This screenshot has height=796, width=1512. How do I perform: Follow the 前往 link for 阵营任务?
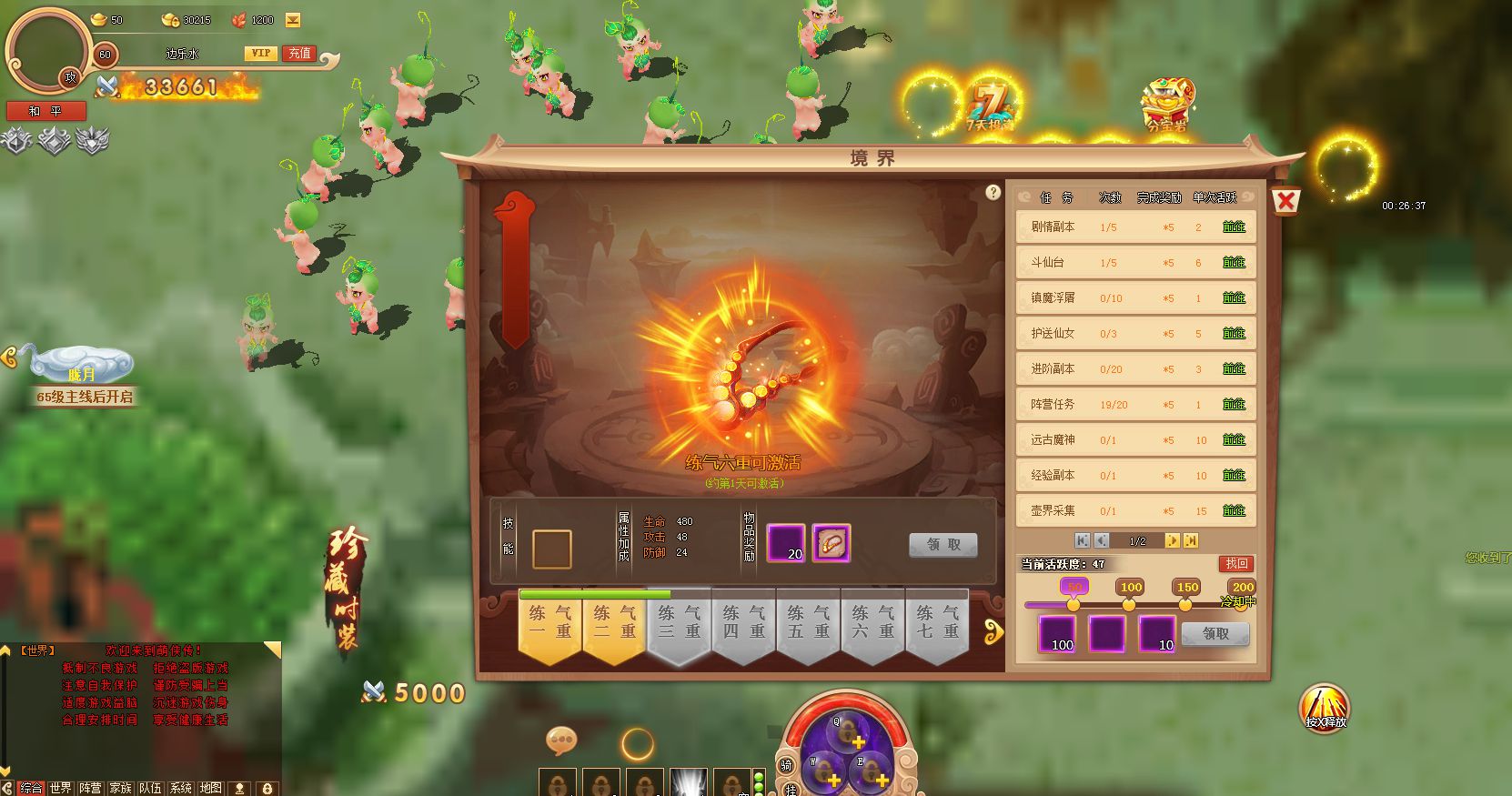[x=1234, y=404]
